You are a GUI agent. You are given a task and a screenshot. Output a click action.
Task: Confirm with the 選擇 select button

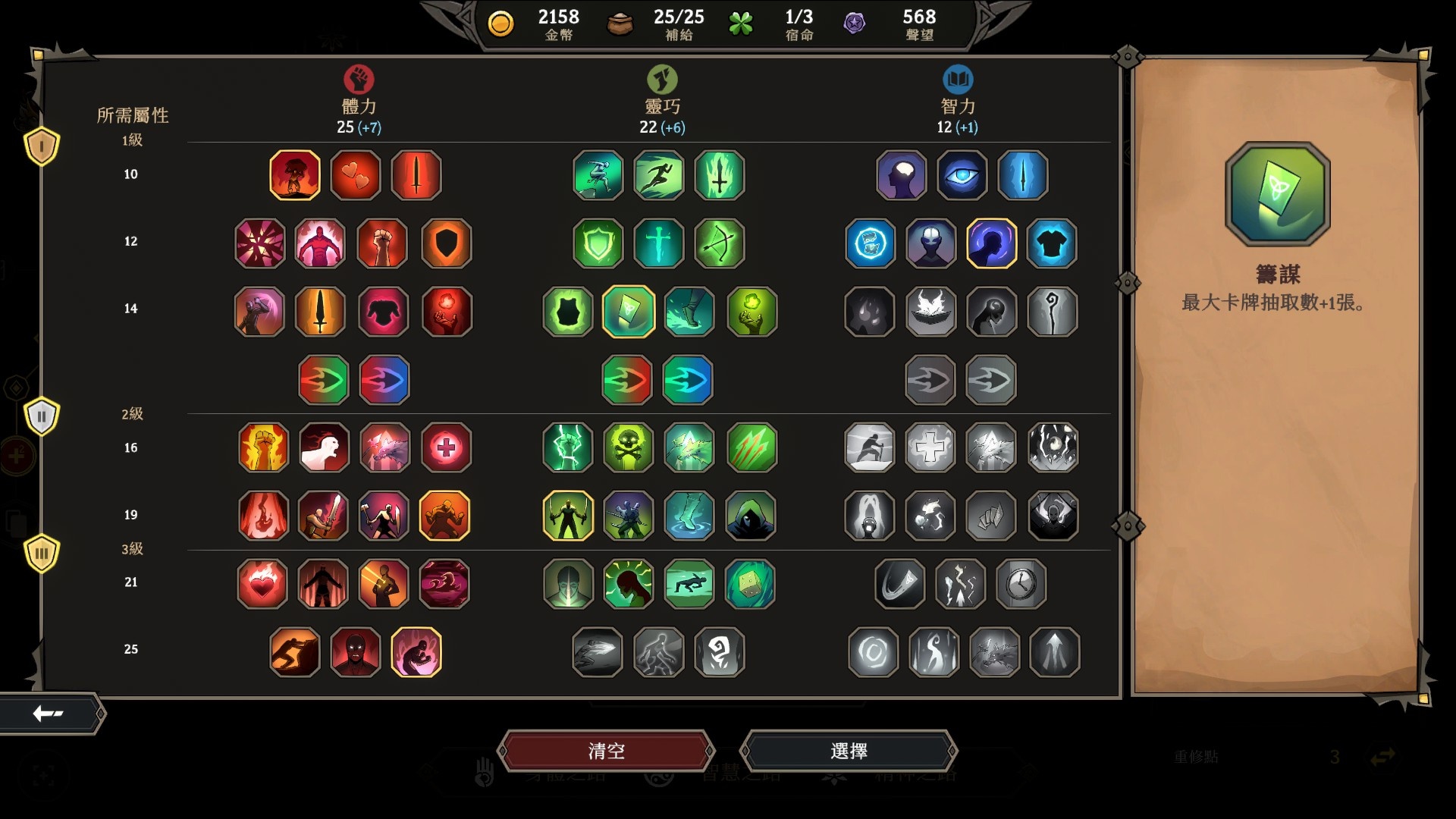click(849, 751)
